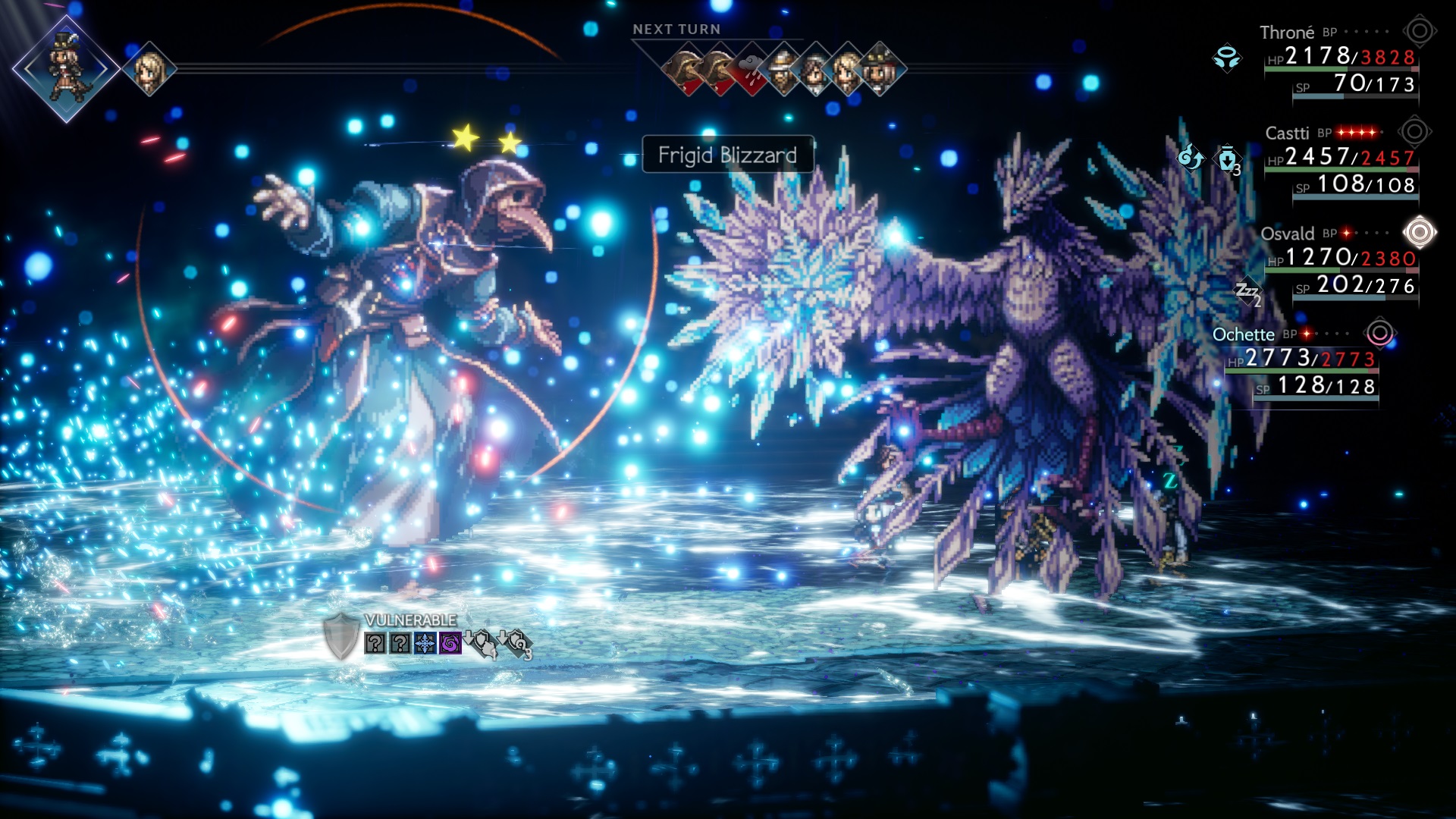Click the enemy's grey shield icon
The height and width of the screenshot is (819, 1456).
coord(340,636)
